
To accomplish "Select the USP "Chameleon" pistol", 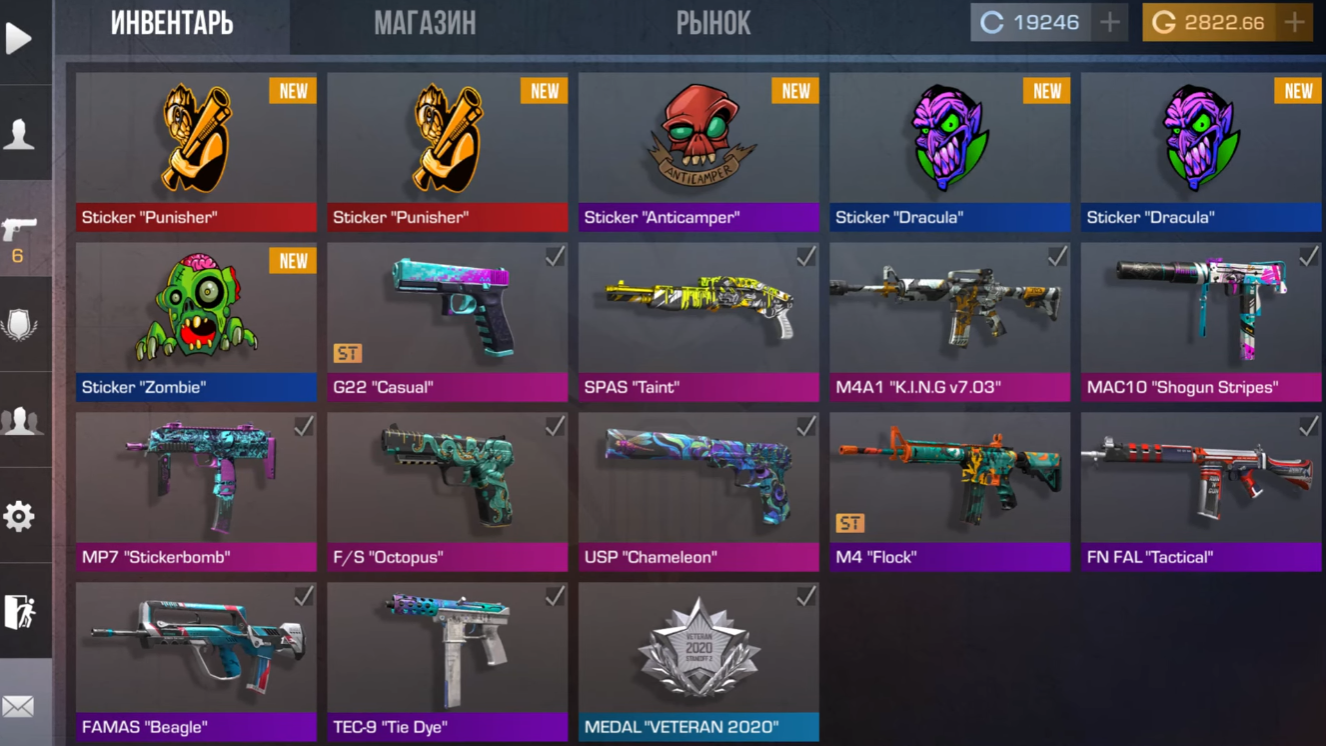I will 698,490.
